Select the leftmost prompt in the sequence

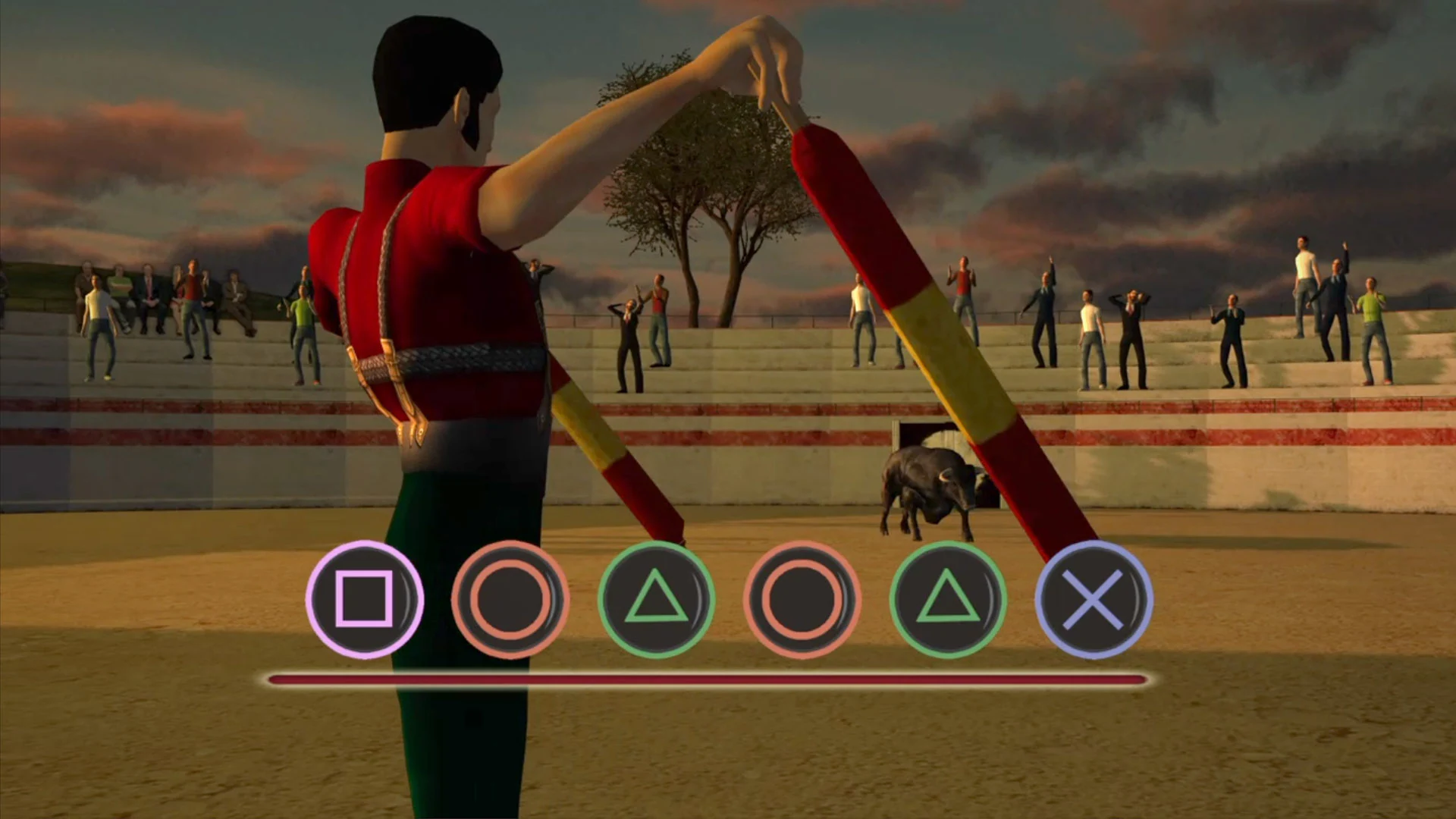[x=366, y=599]
